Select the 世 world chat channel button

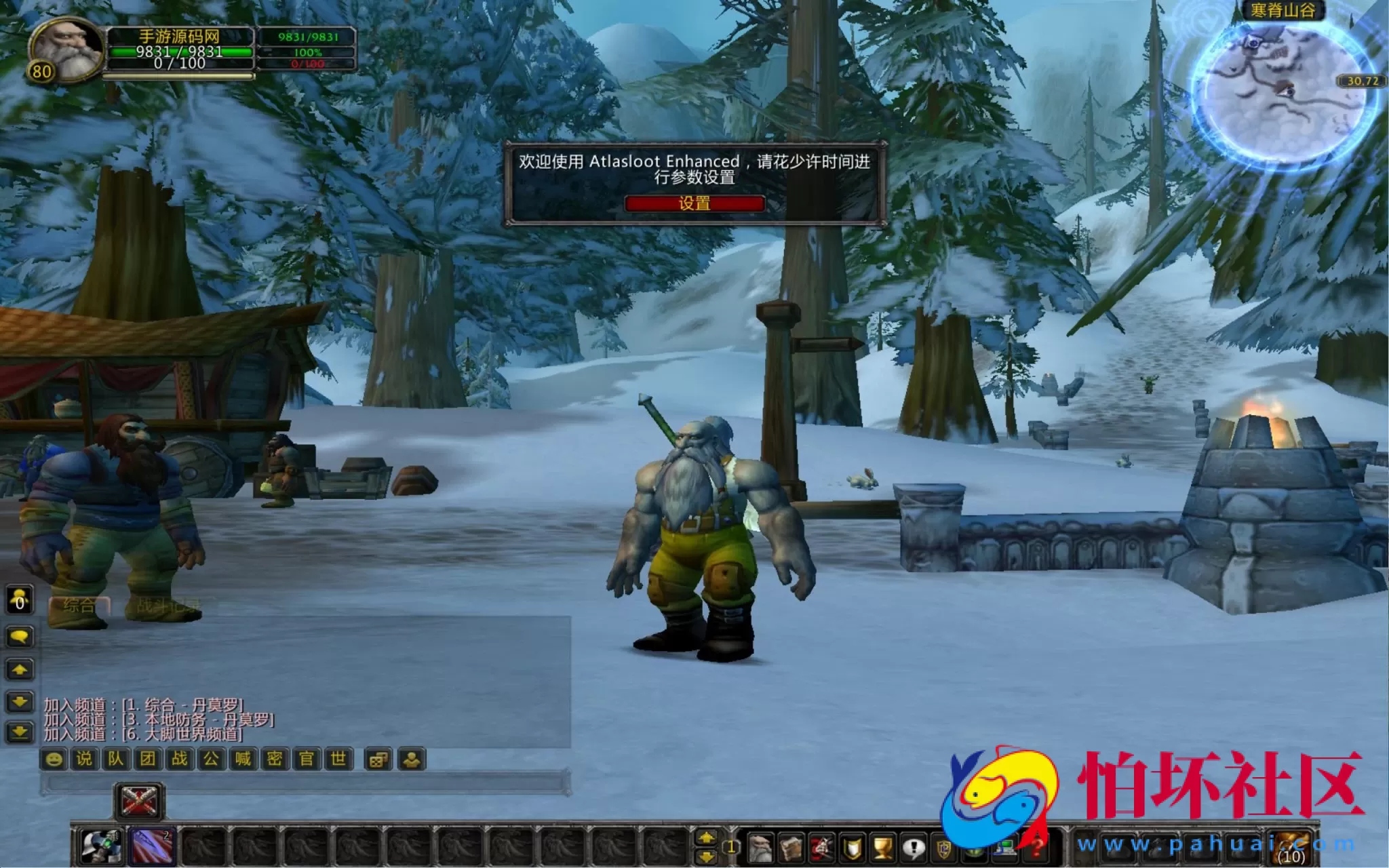tap(337, 758)
